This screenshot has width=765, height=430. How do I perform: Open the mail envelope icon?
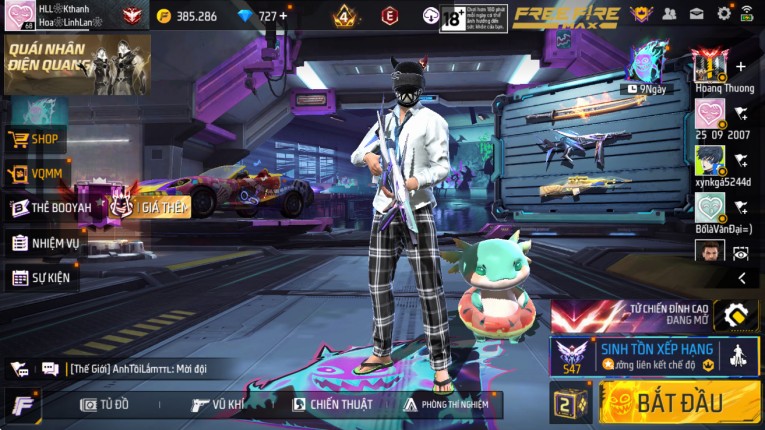(x=697, y=14)
